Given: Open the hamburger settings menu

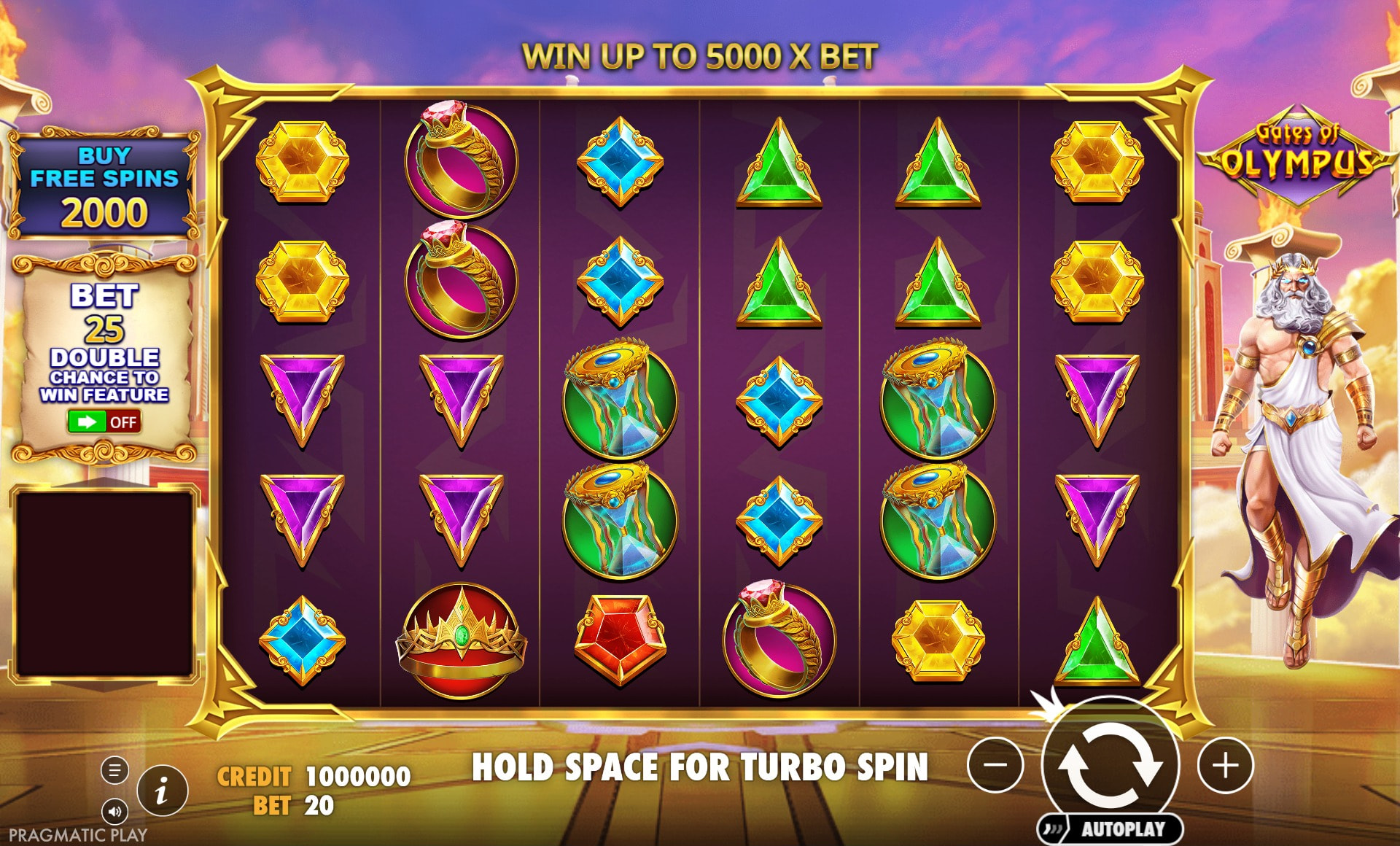Looking at the screenshot, I should (x=114, y=770).
